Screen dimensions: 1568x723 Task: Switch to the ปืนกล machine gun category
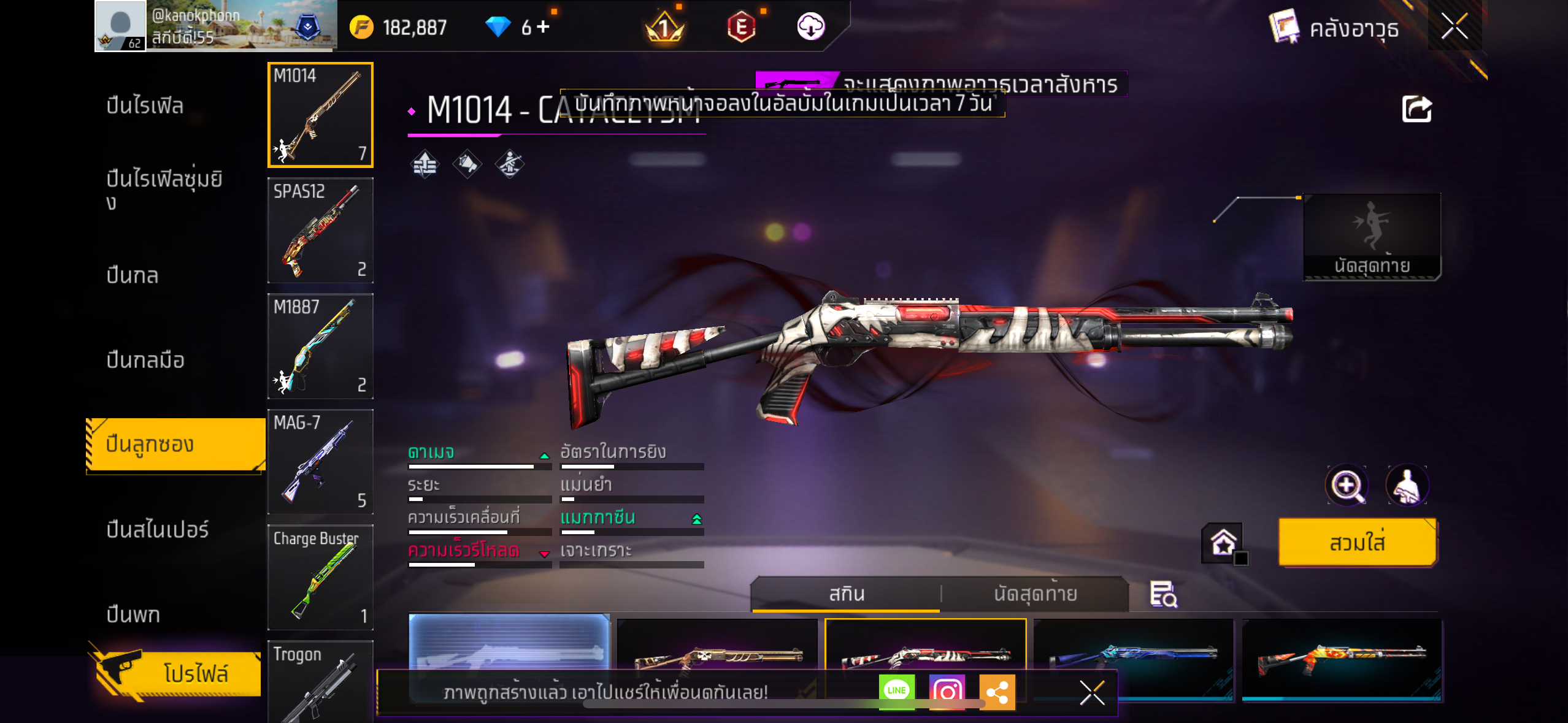click(x=133, y=275)
